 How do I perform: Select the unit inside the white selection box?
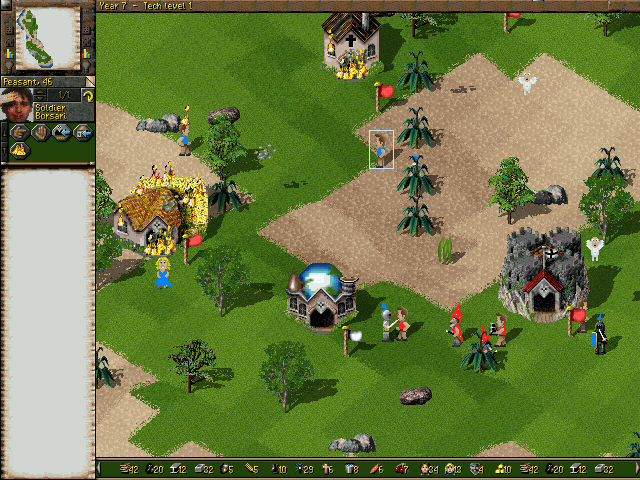click(381, 150)
